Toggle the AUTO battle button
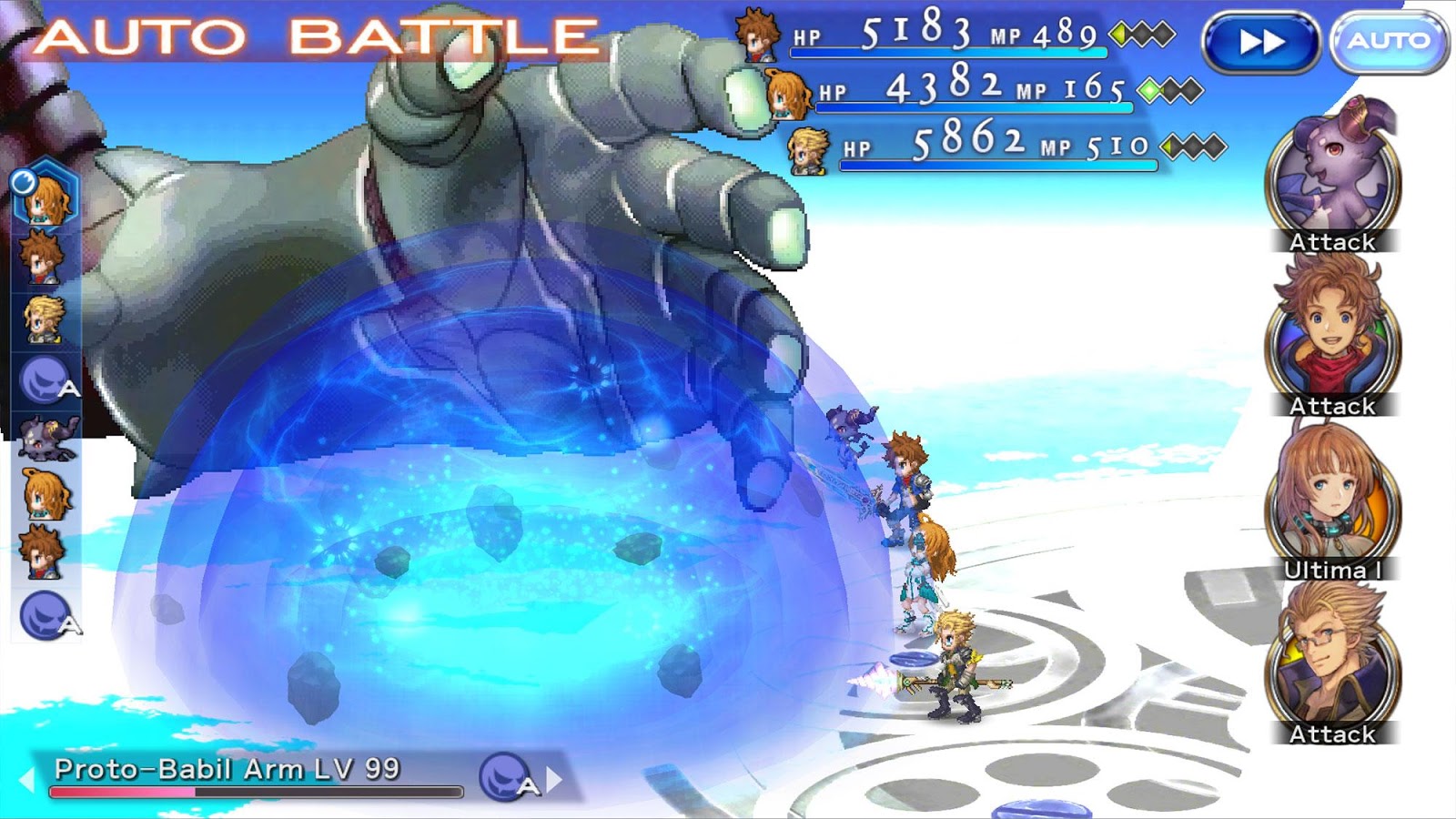1456x819 pixels. [1389, 41]
